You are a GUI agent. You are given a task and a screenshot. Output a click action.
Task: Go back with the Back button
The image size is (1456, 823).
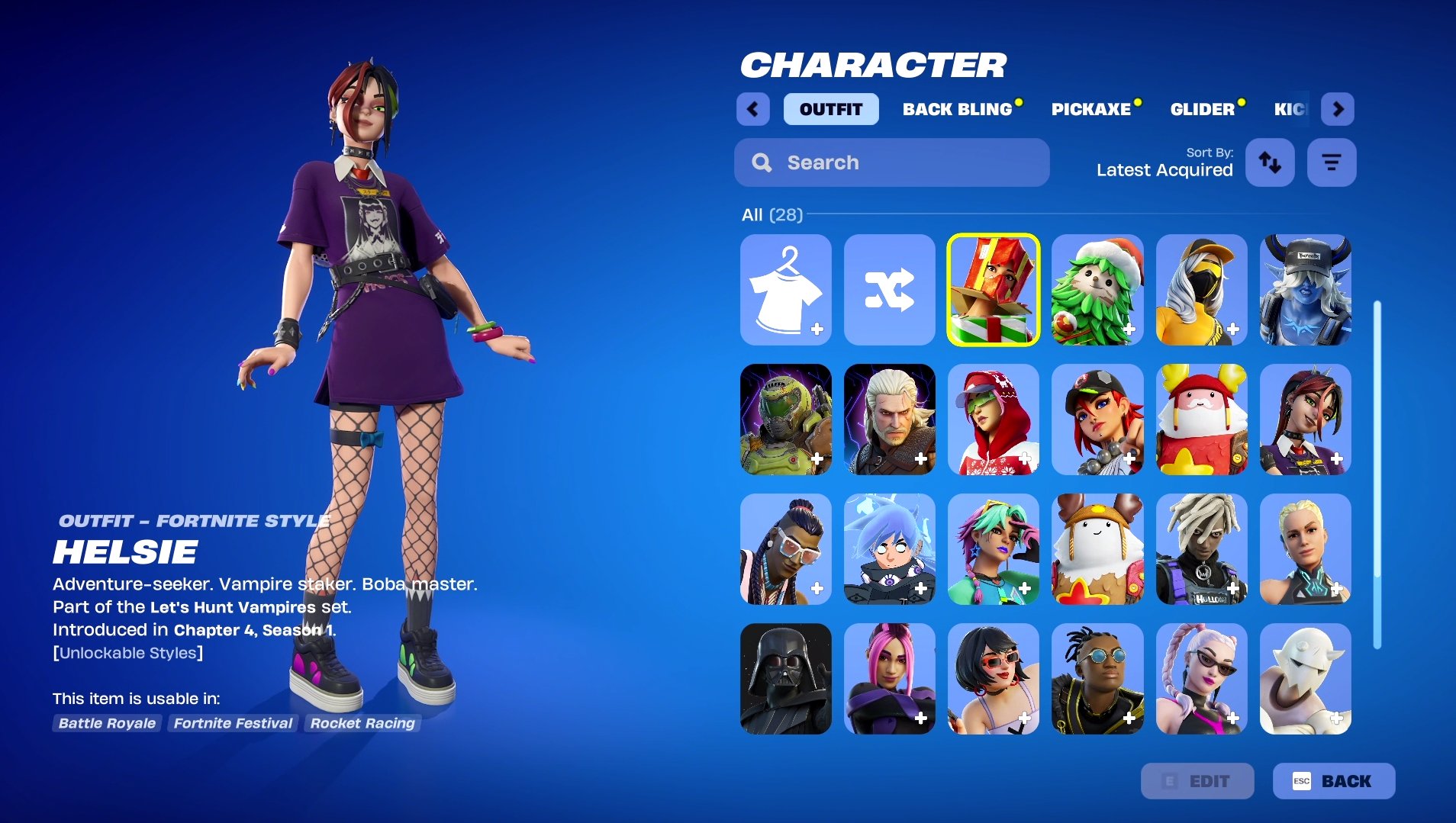pos(1333,781)
